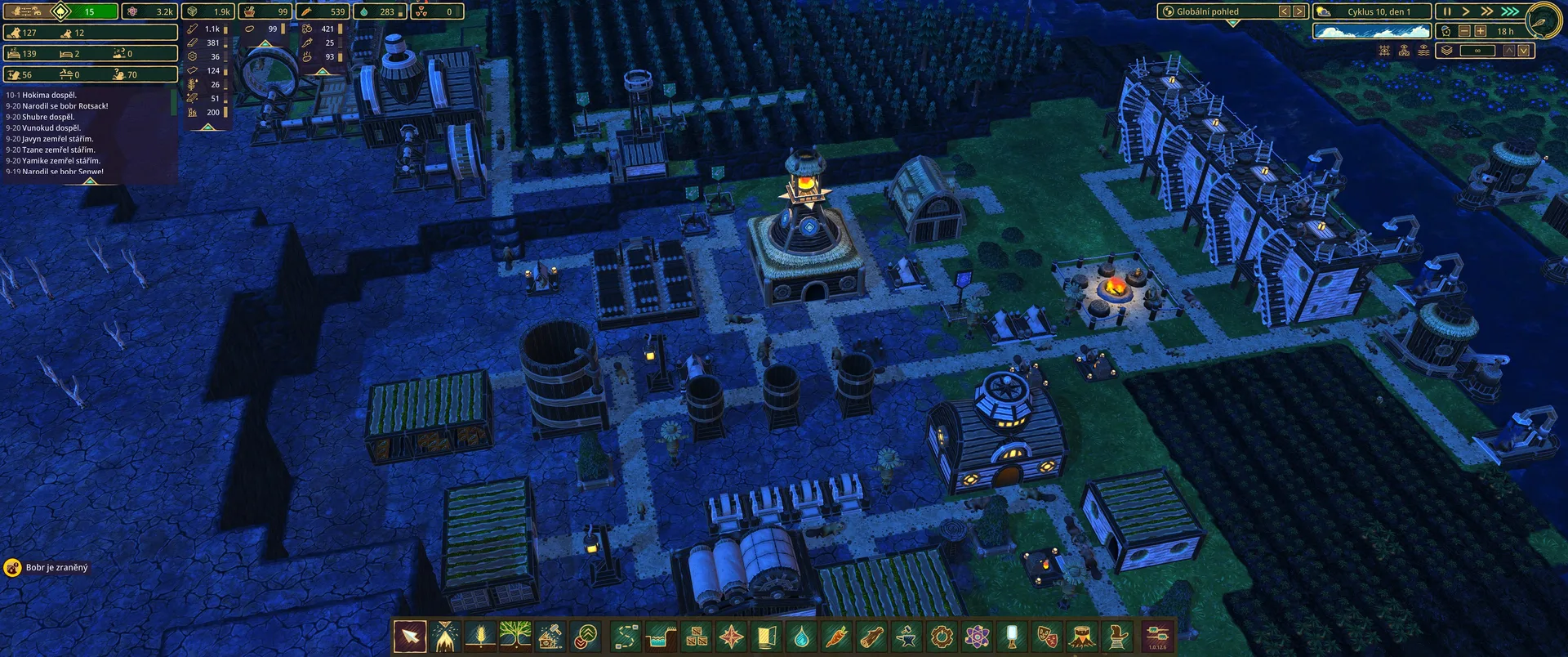Open the tree cutting area tool

point(444,636)
